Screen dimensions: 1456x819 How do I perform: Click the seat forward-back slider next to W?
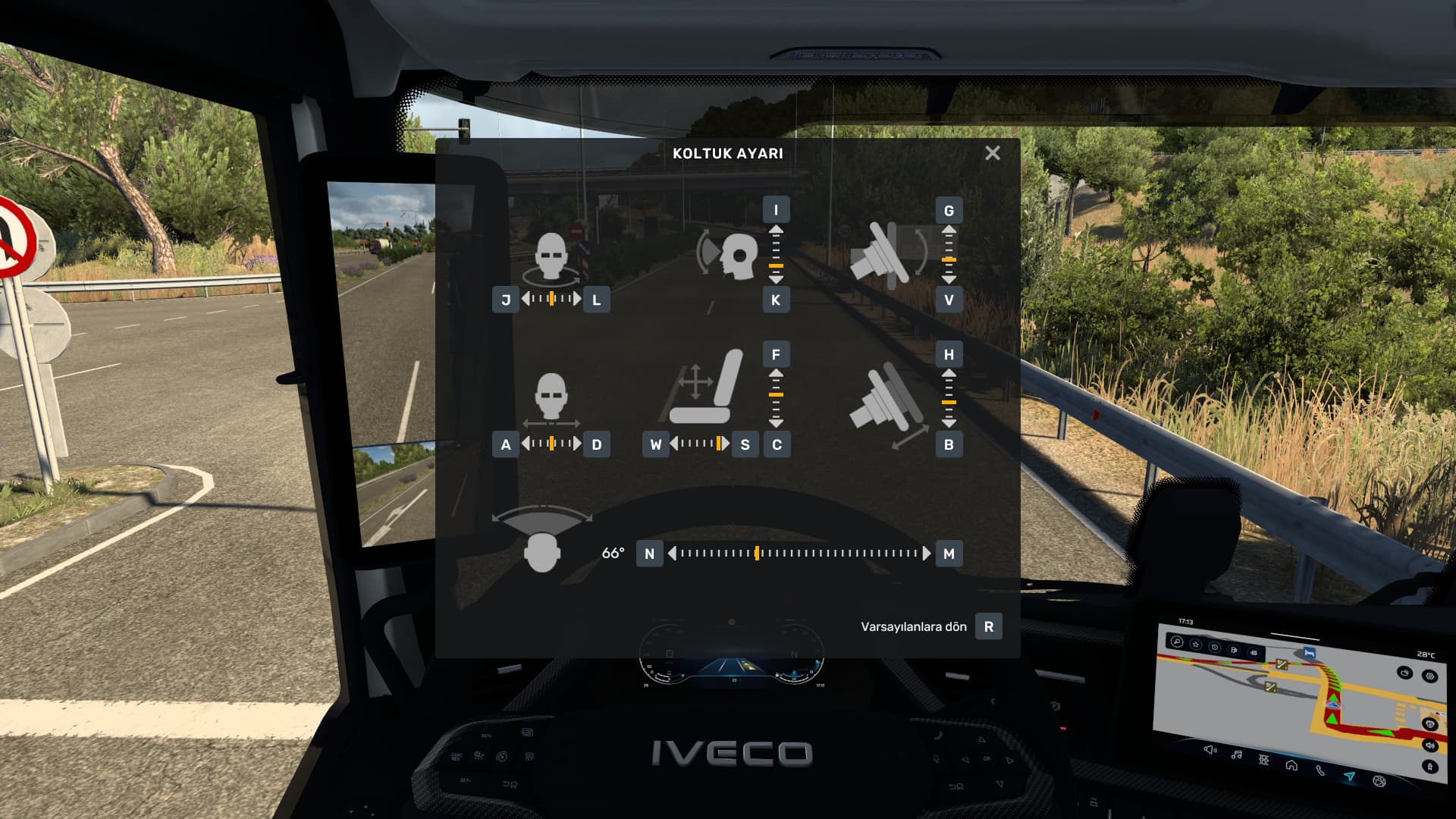(x=699, y=444)
